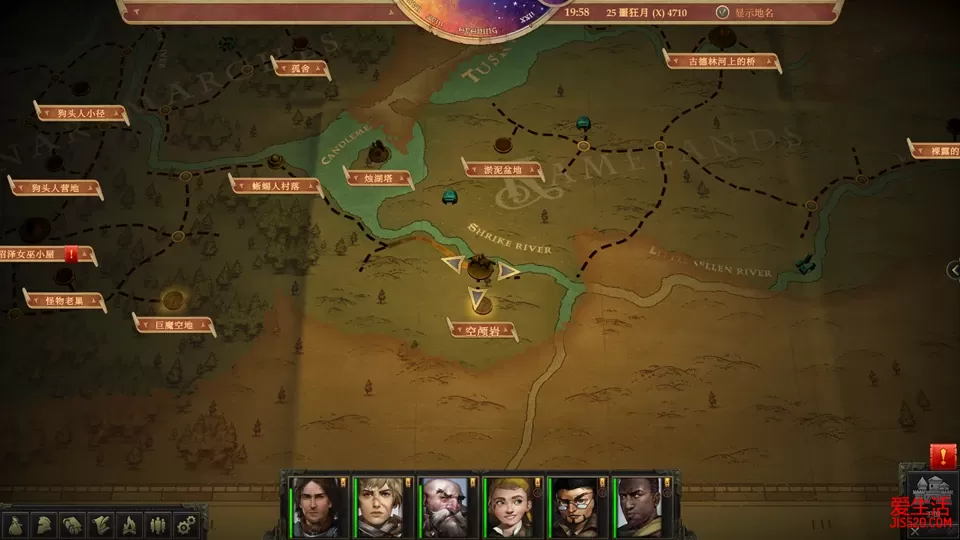Open the party group icon in bottom menu
The height and width of the screenshot is (540, 960).
click(157, 524)
